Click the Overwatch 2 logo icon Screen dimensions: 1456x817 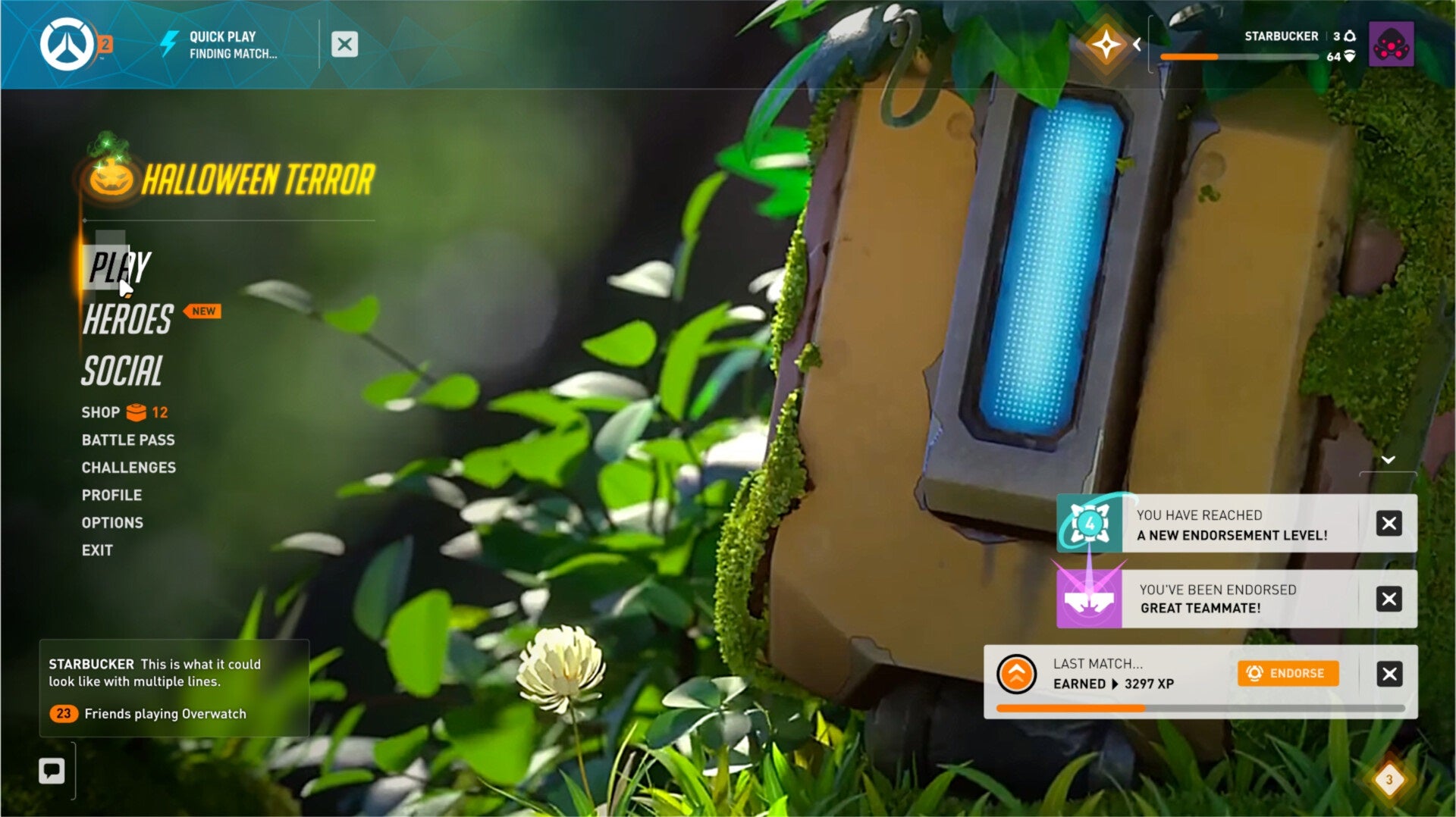point(67,43)
